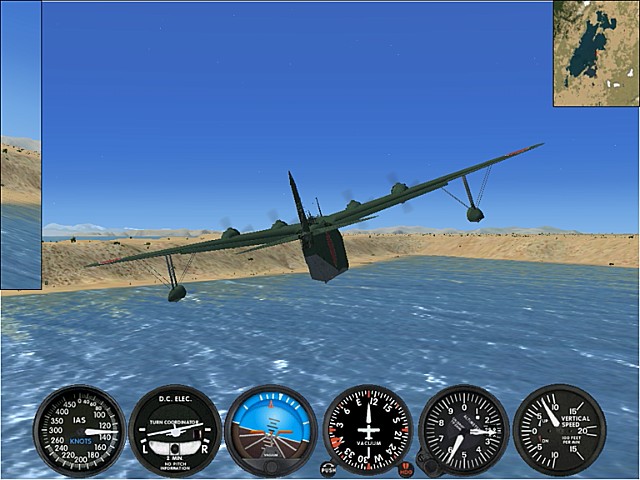640x480 pixels.
Task: Click the top-down map view window
Action: point(596,53)
